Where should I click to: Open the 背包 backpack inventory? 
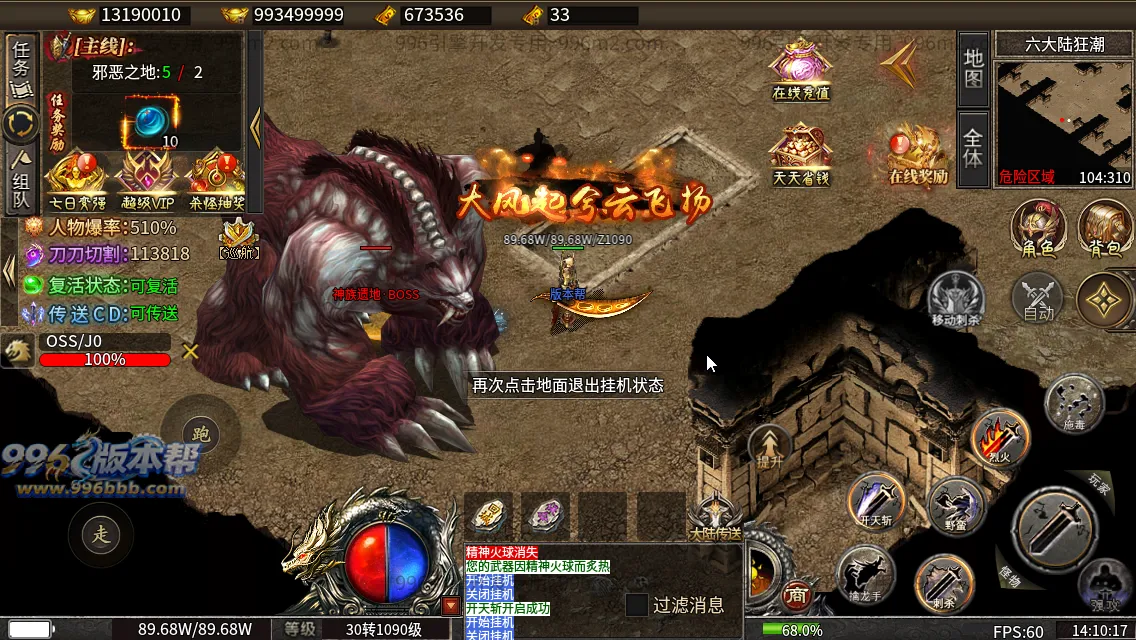(x=1104, y=228)
